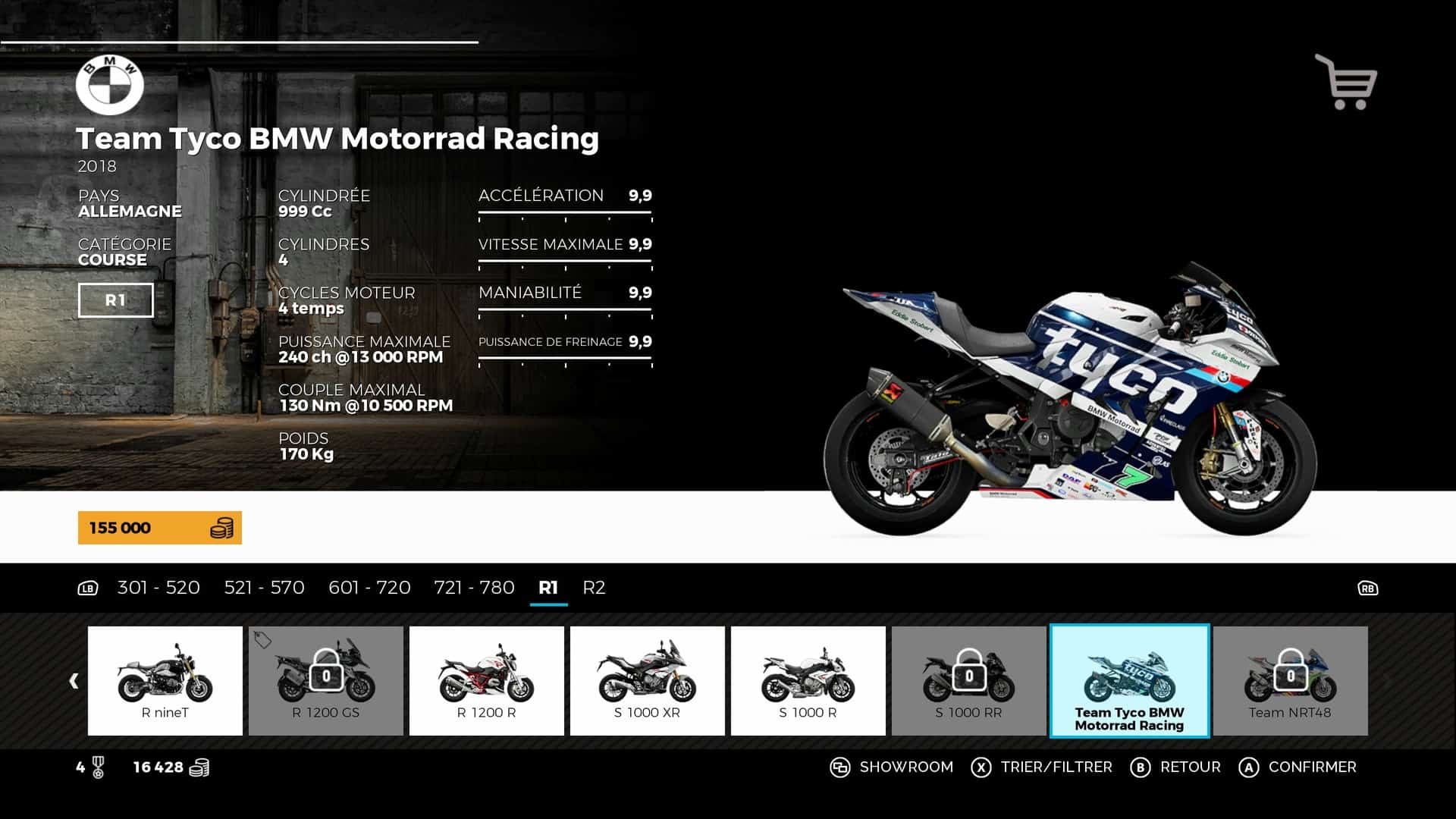The height and width of the screenshot is (819, 1456).
Task: Switch to the 721 - 780 tab
Action: 474,588
